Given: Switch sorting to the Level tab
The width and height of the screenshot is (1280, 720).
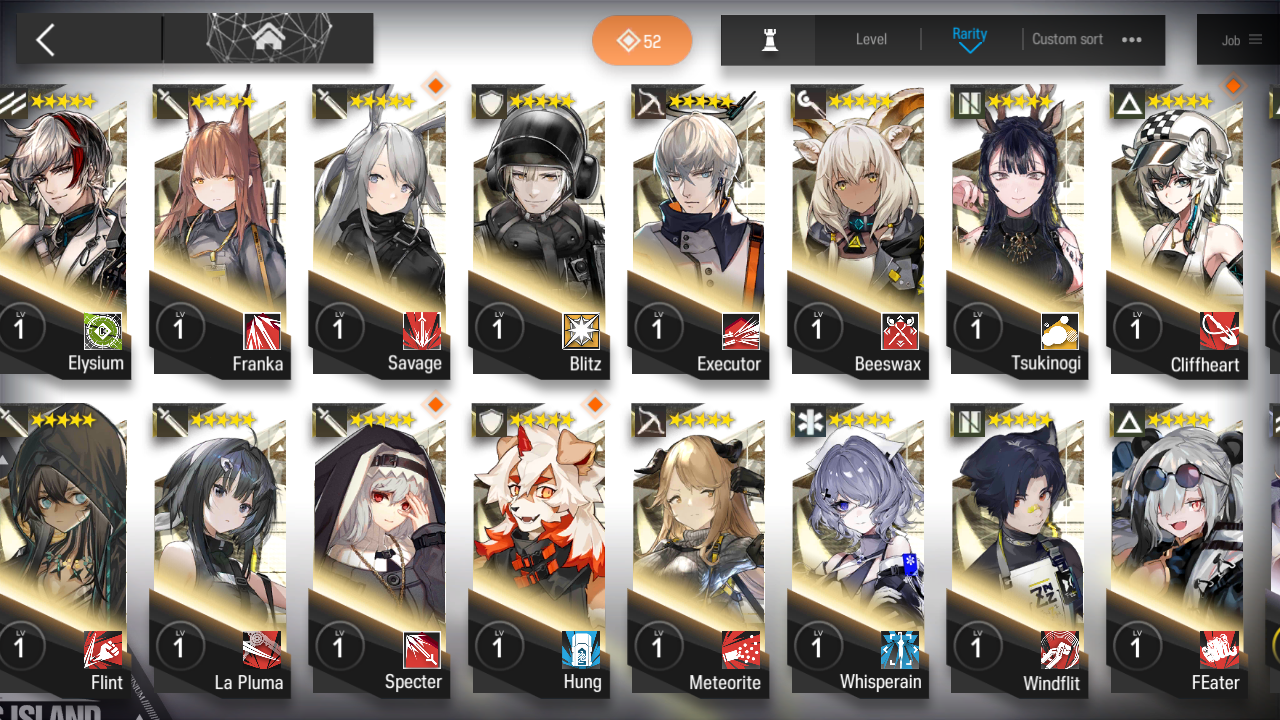Looking at the screenshot, I should pyautogui.click(x=870, y=39).
